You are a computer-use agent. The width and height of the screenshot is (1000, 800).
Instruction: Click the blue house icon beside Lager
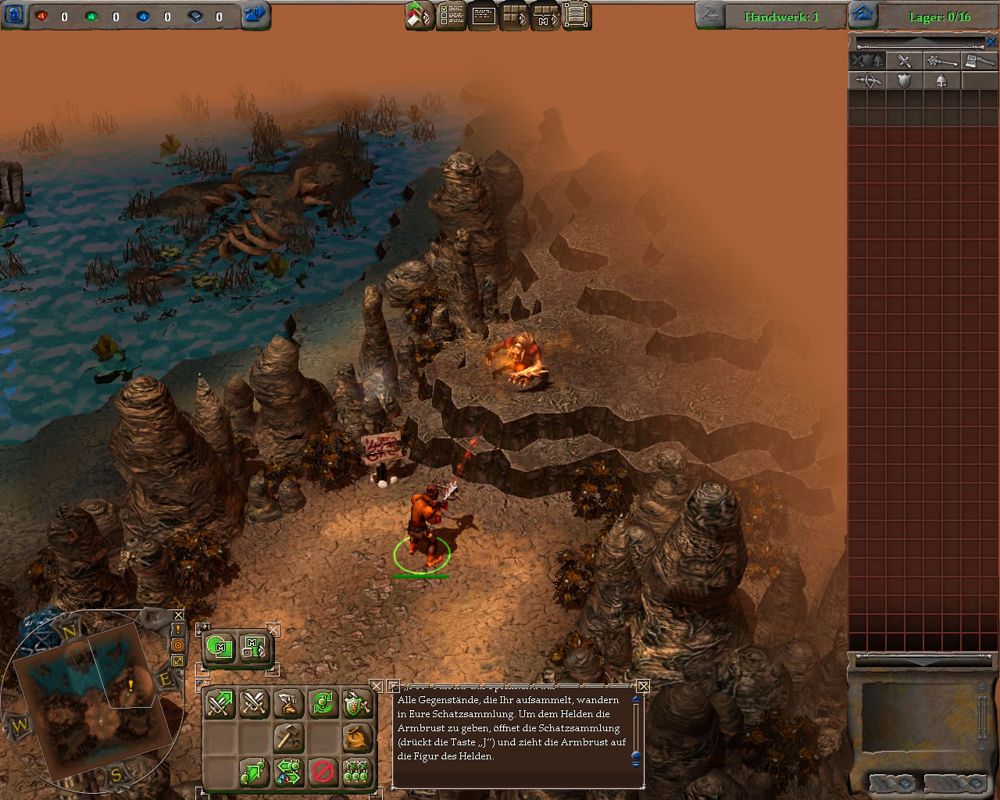(x=862, y=15)
